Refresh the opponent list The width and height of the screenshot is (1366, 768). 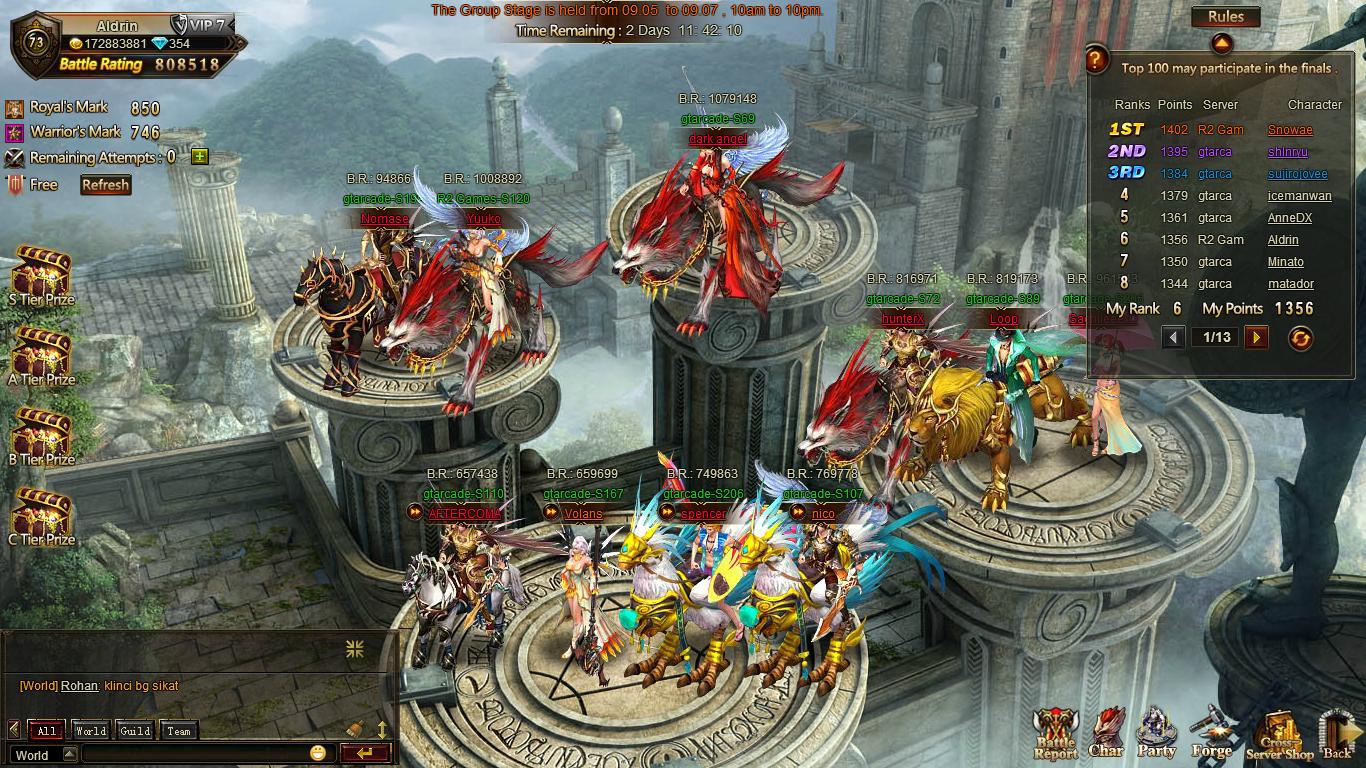(105, 185)
